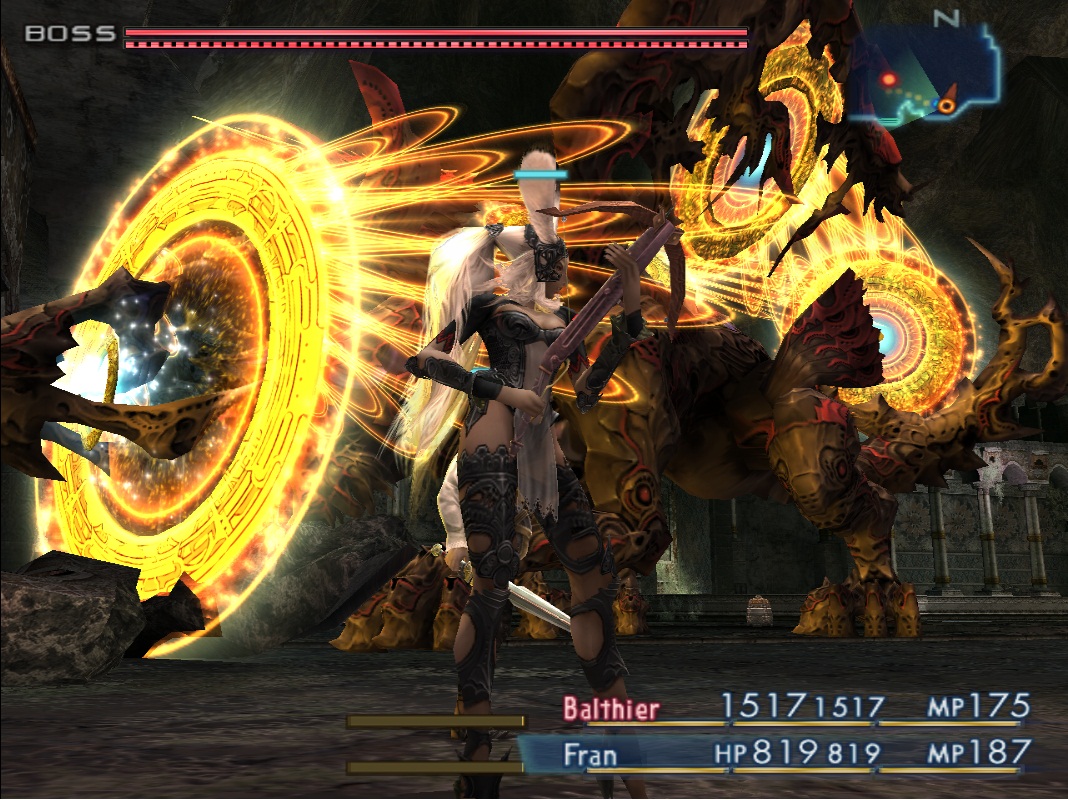Select Fran's party status row

click(x=790, y=752)
